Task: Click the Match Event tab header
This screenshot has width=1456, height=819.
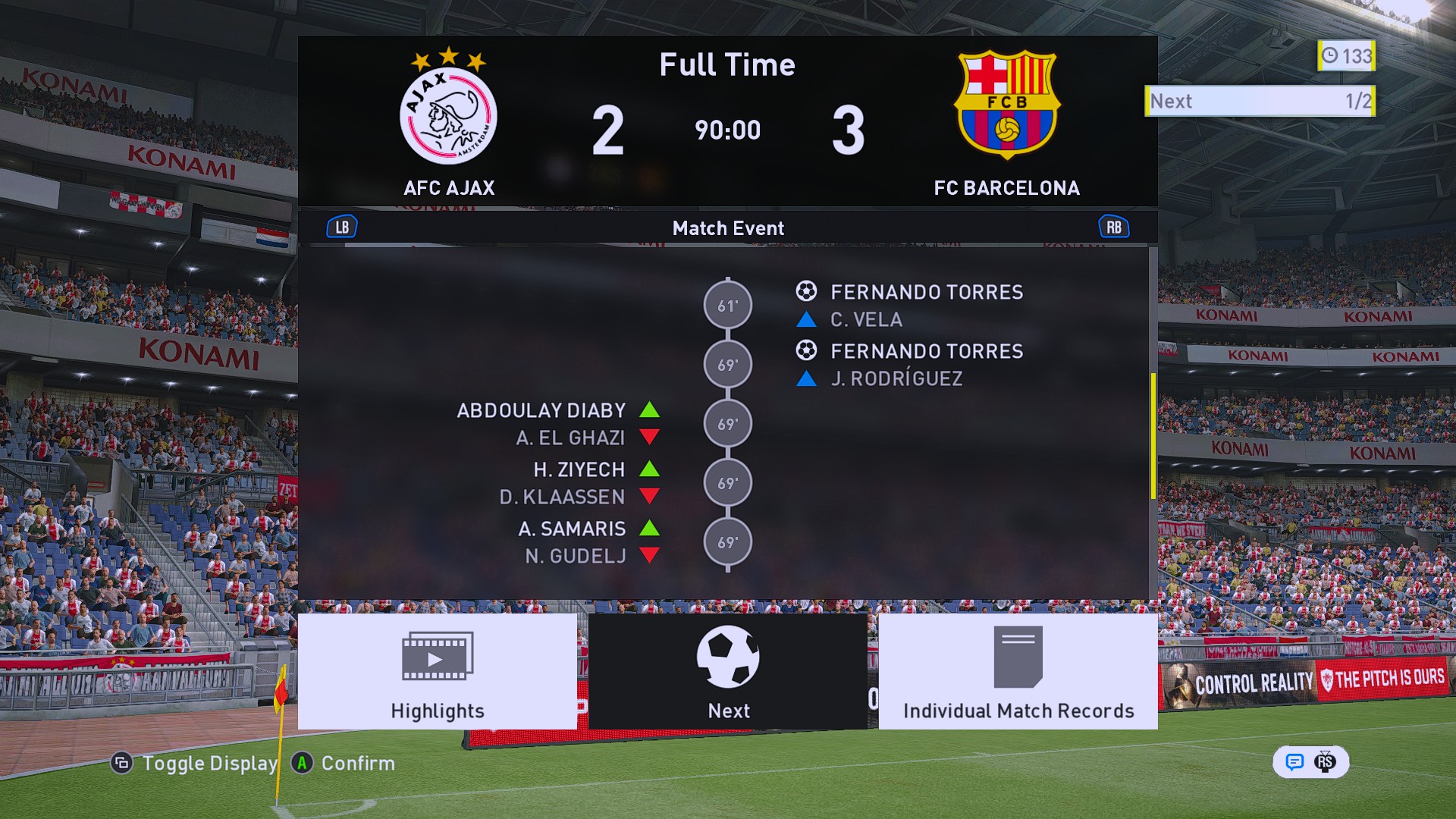Action: 728,227
